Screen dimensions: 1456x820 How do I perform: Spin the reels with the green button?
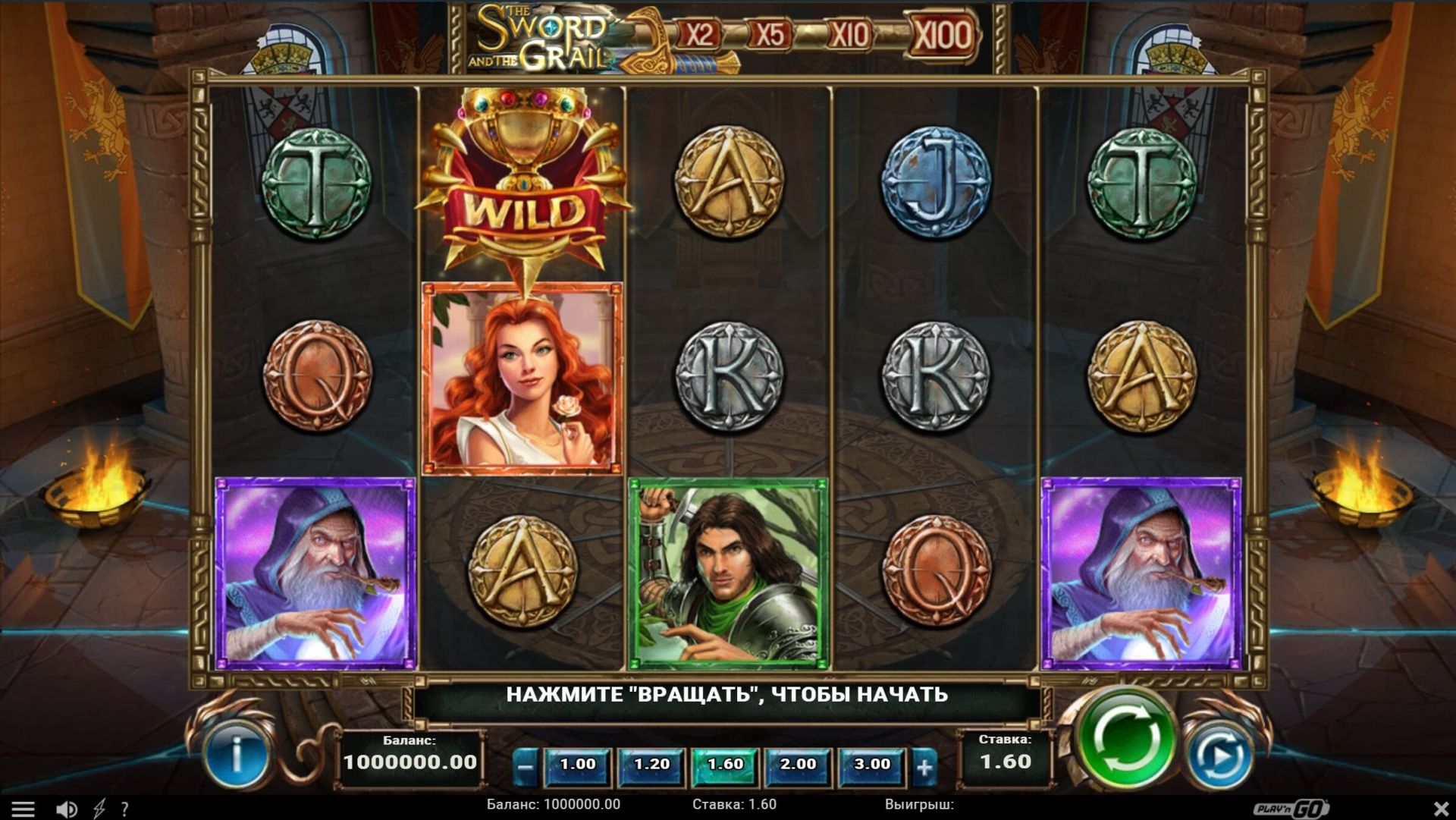point(1125,738)
